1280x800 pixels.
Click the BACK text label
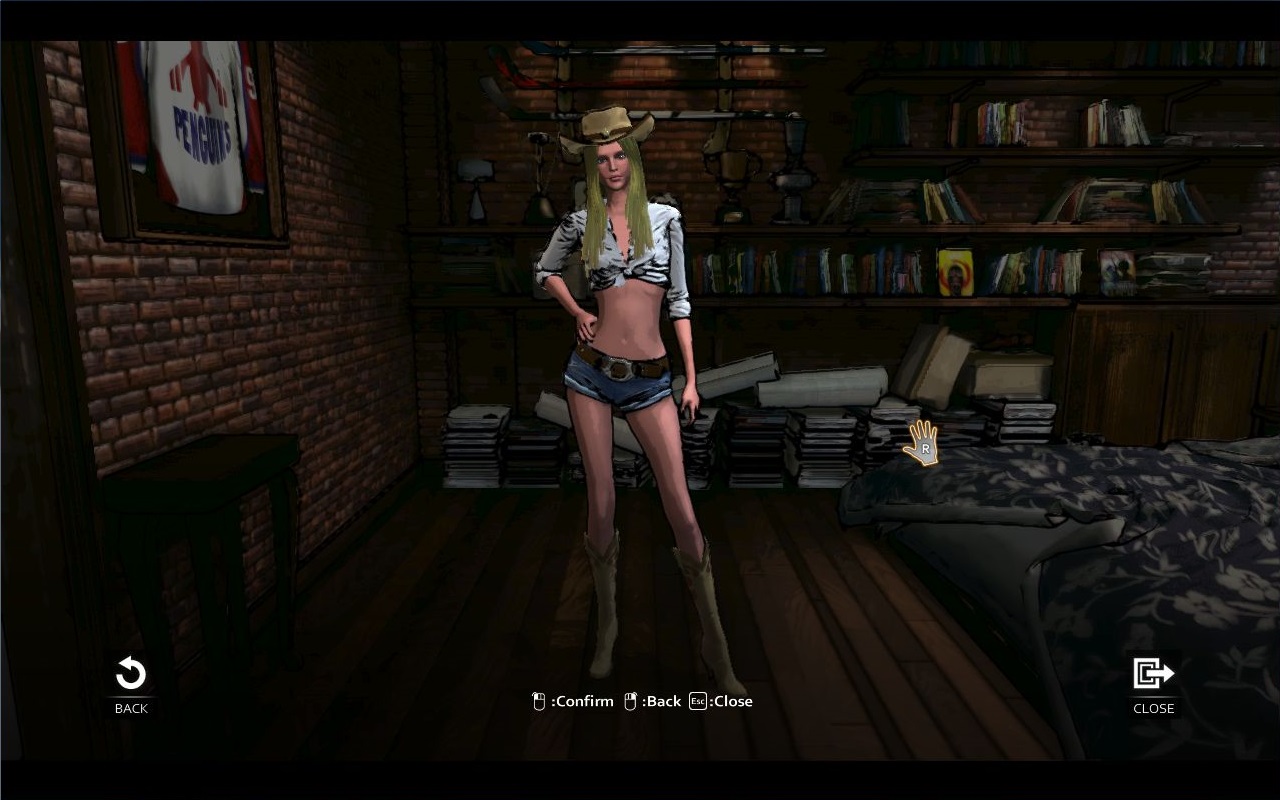pyautogui.click(x=129, y=708)
